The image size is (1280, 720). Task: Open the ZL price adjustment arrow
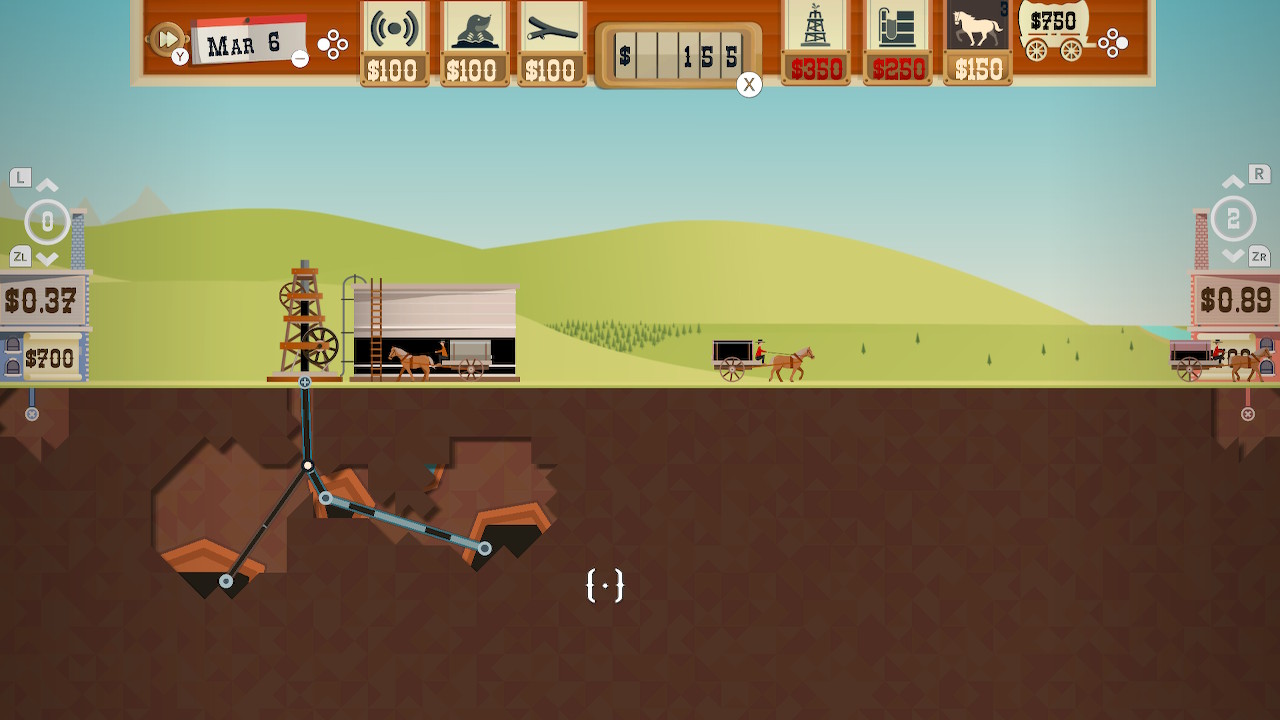(47, 257)
